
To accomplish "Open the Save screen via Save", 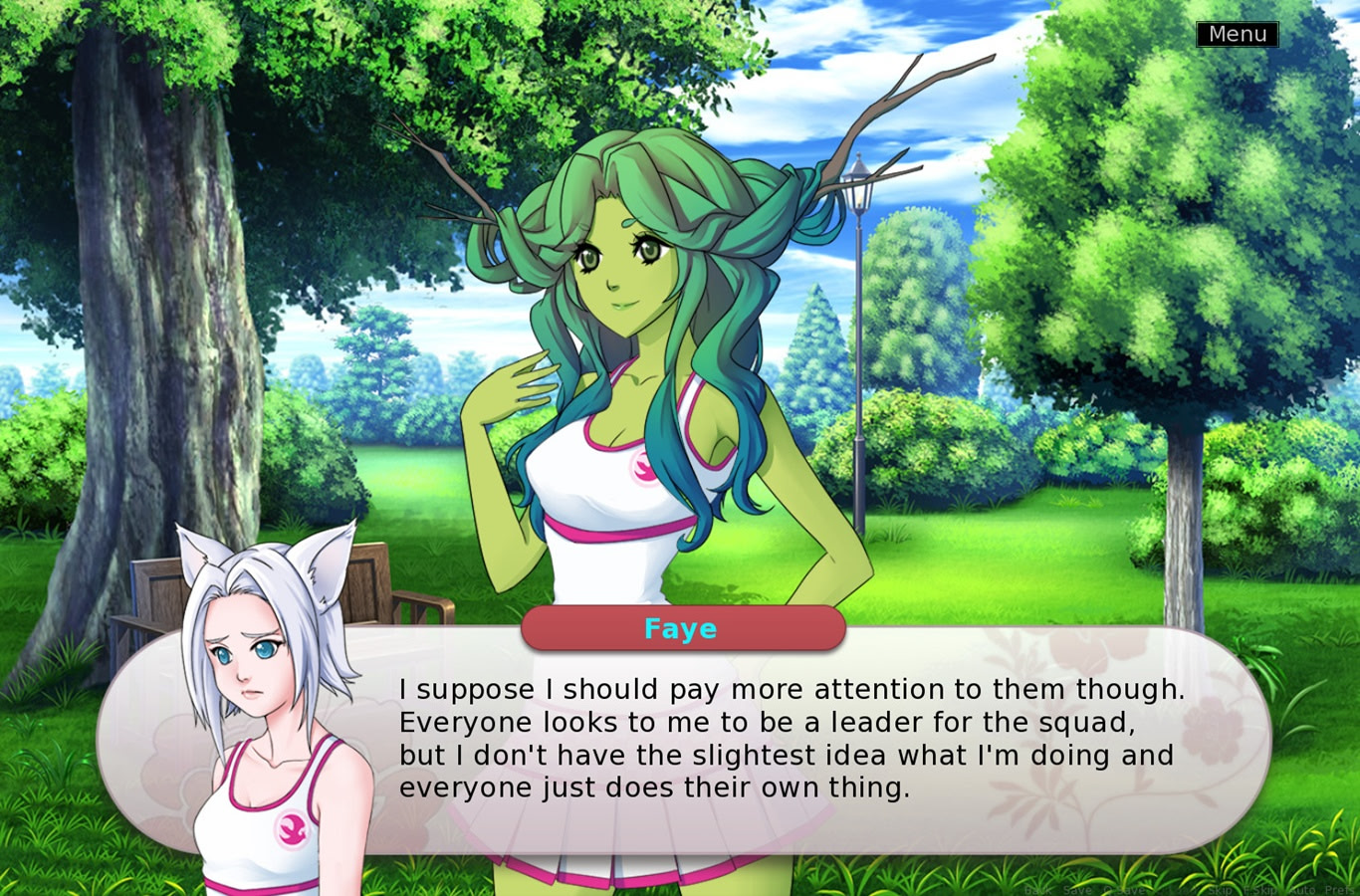I will 1076,890.
